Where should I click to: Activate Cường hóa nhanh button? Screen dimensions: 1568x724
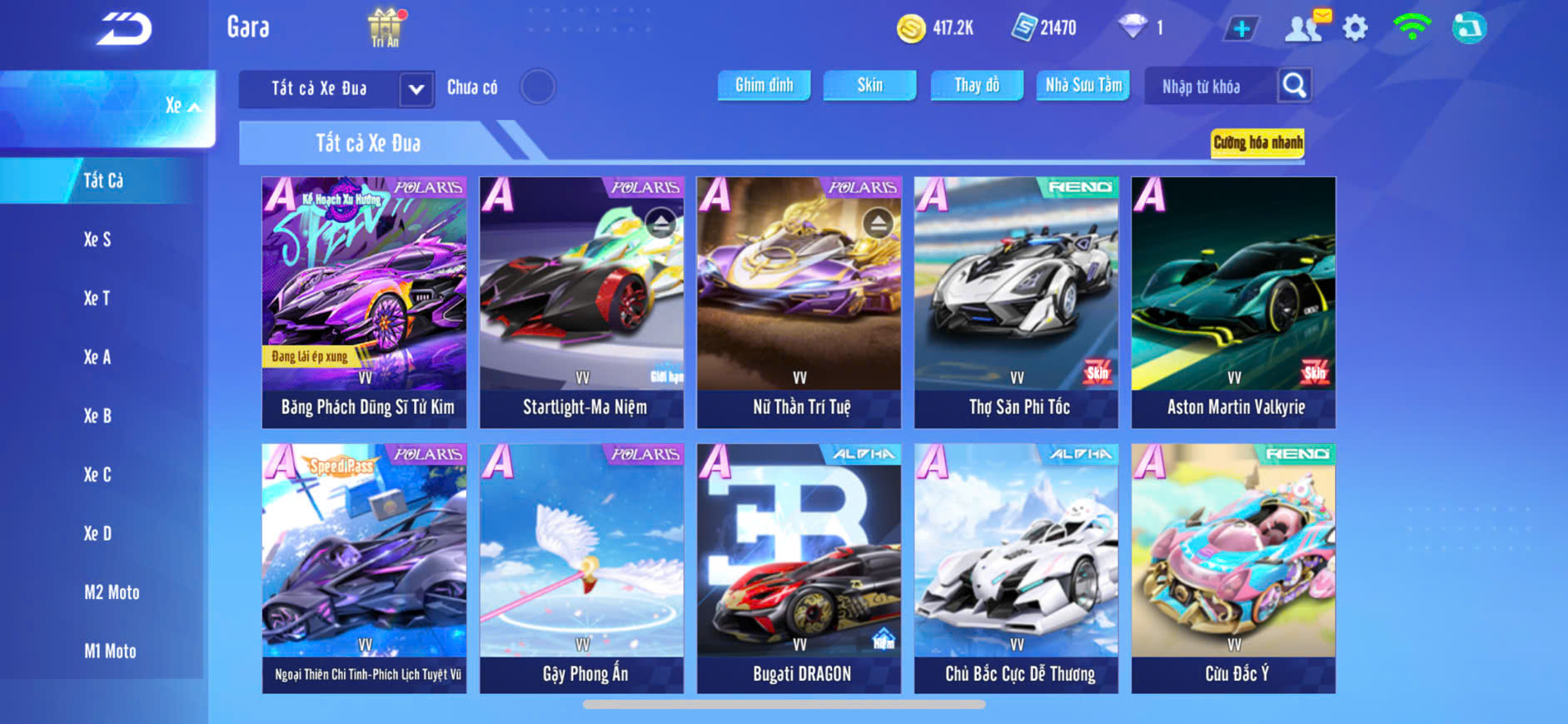1257,142
